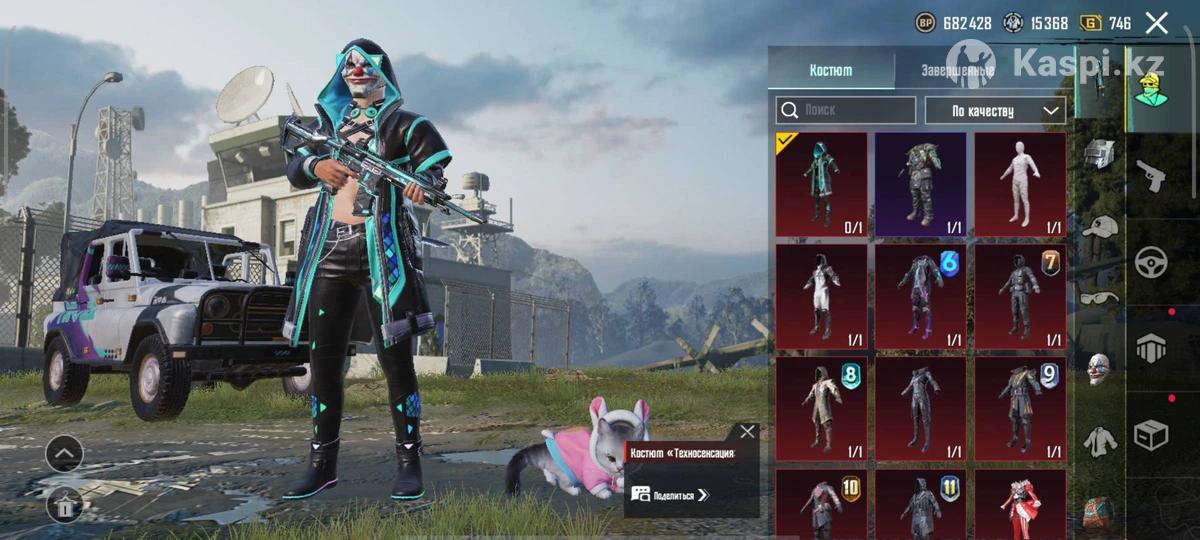This screenshot has height=540, width=1200.
Task: Close the Техносенсация costume popup
Action: tap(747, 432)
